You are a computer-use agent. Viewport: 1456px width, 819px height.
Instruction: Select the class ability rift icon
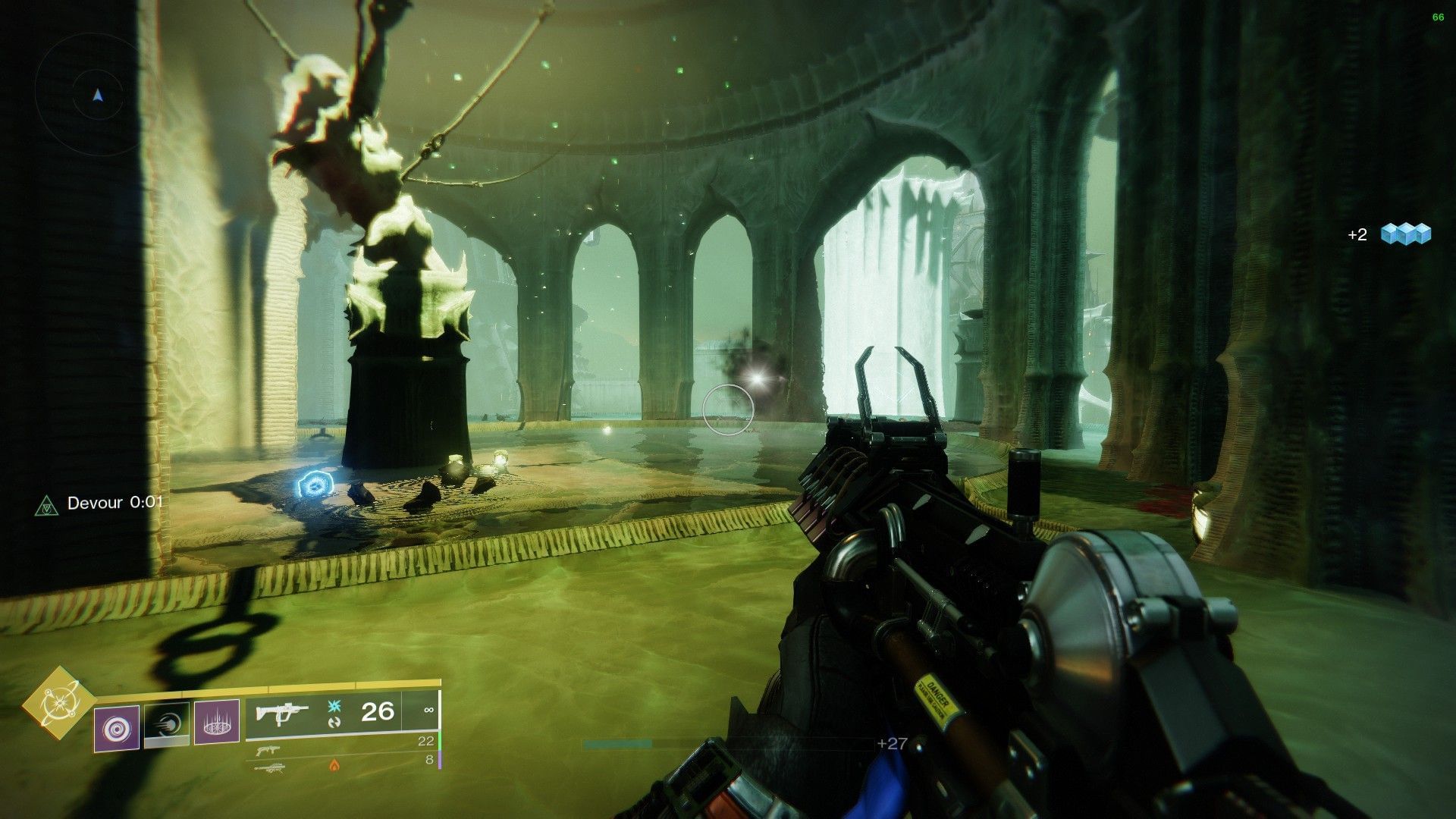pyautogui.click(x=216, y=725)
